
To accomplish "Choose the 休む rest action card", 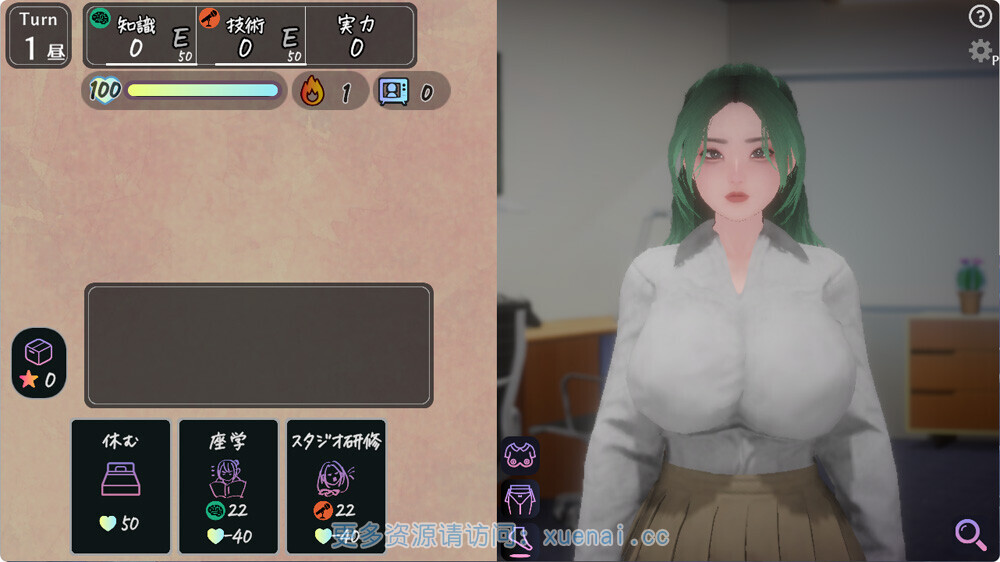I will (121, 486).
